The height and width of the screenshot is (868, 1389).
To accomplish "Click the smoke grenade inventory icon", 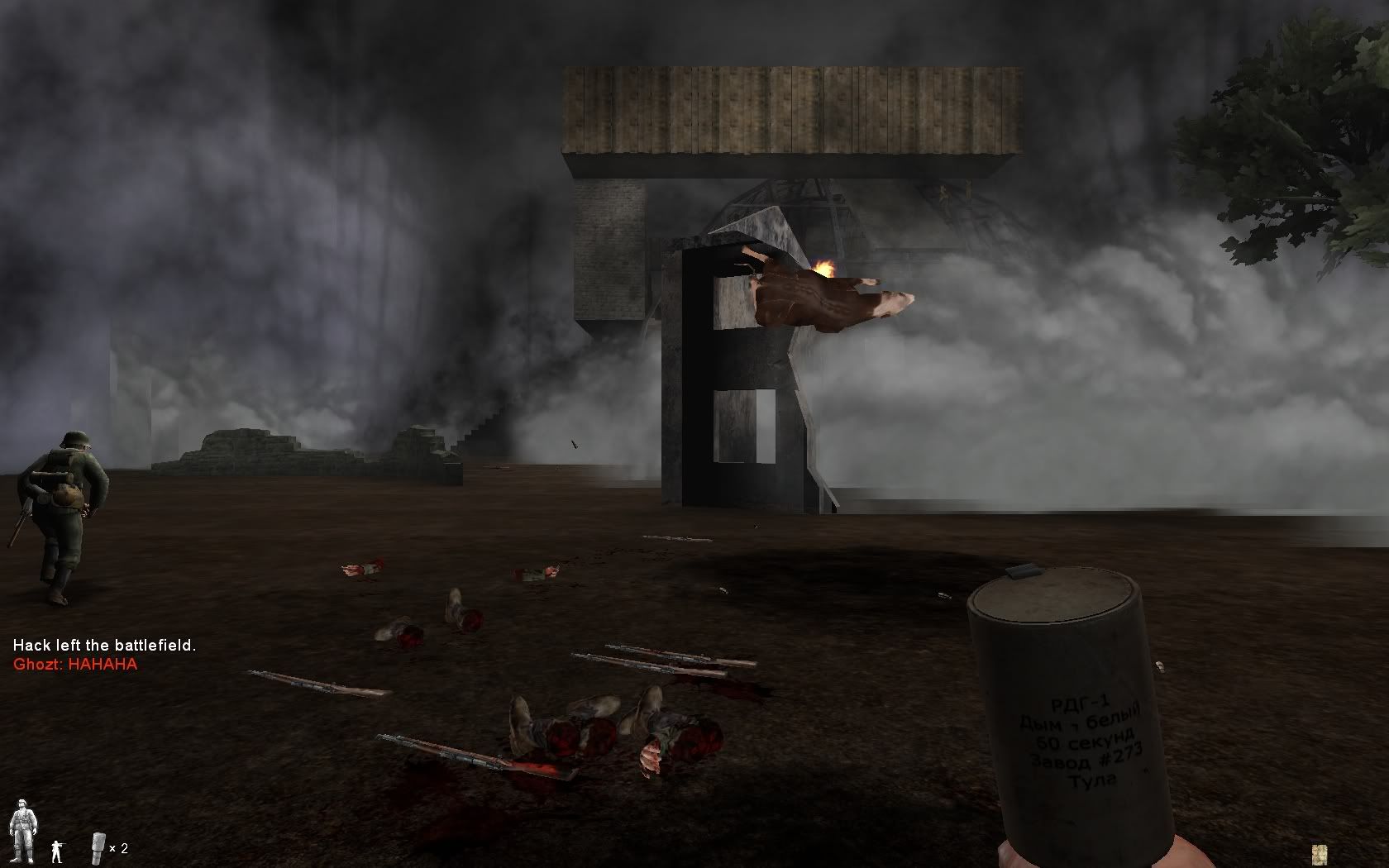I will click(98, 847).
